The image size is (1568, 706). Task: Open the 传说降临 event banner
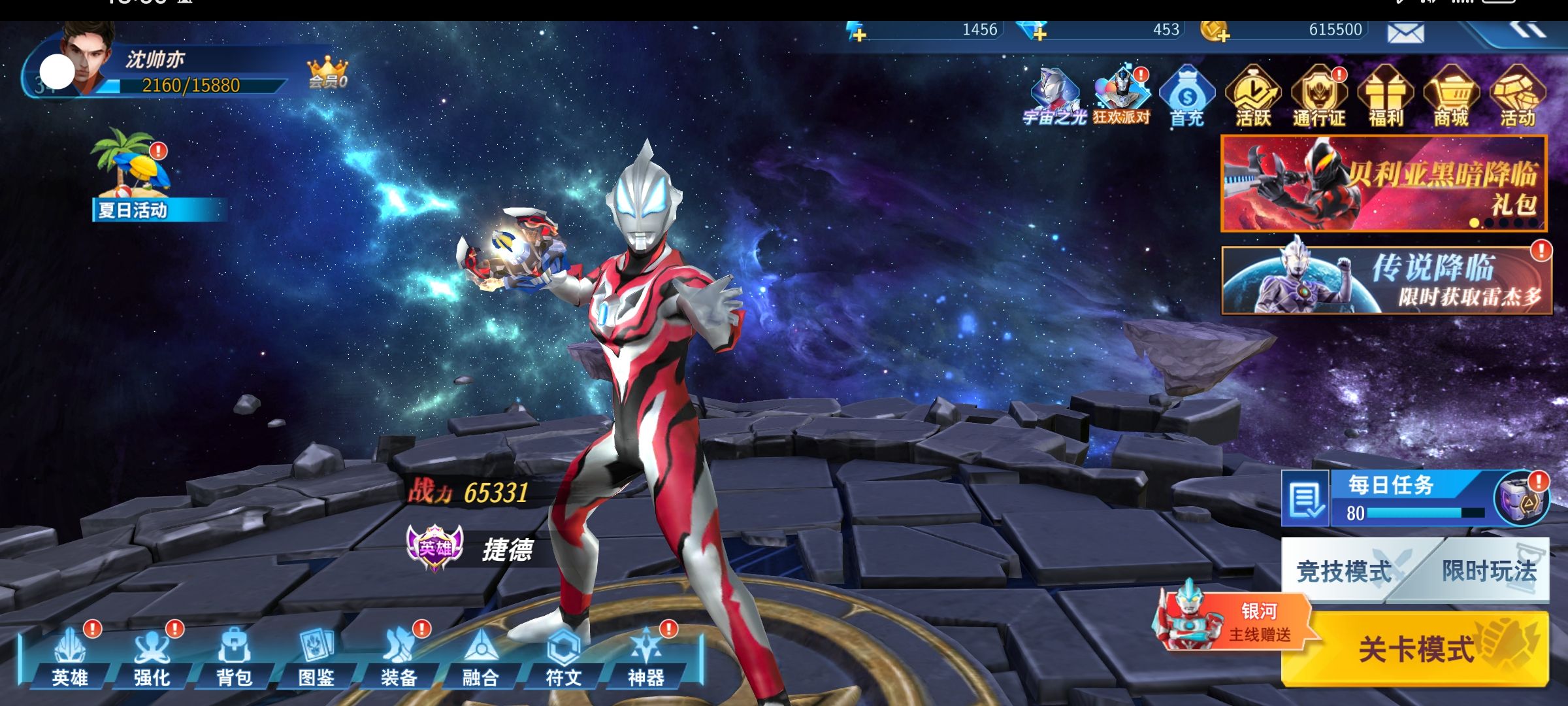pyautogui.click(x=1385, y=281)
